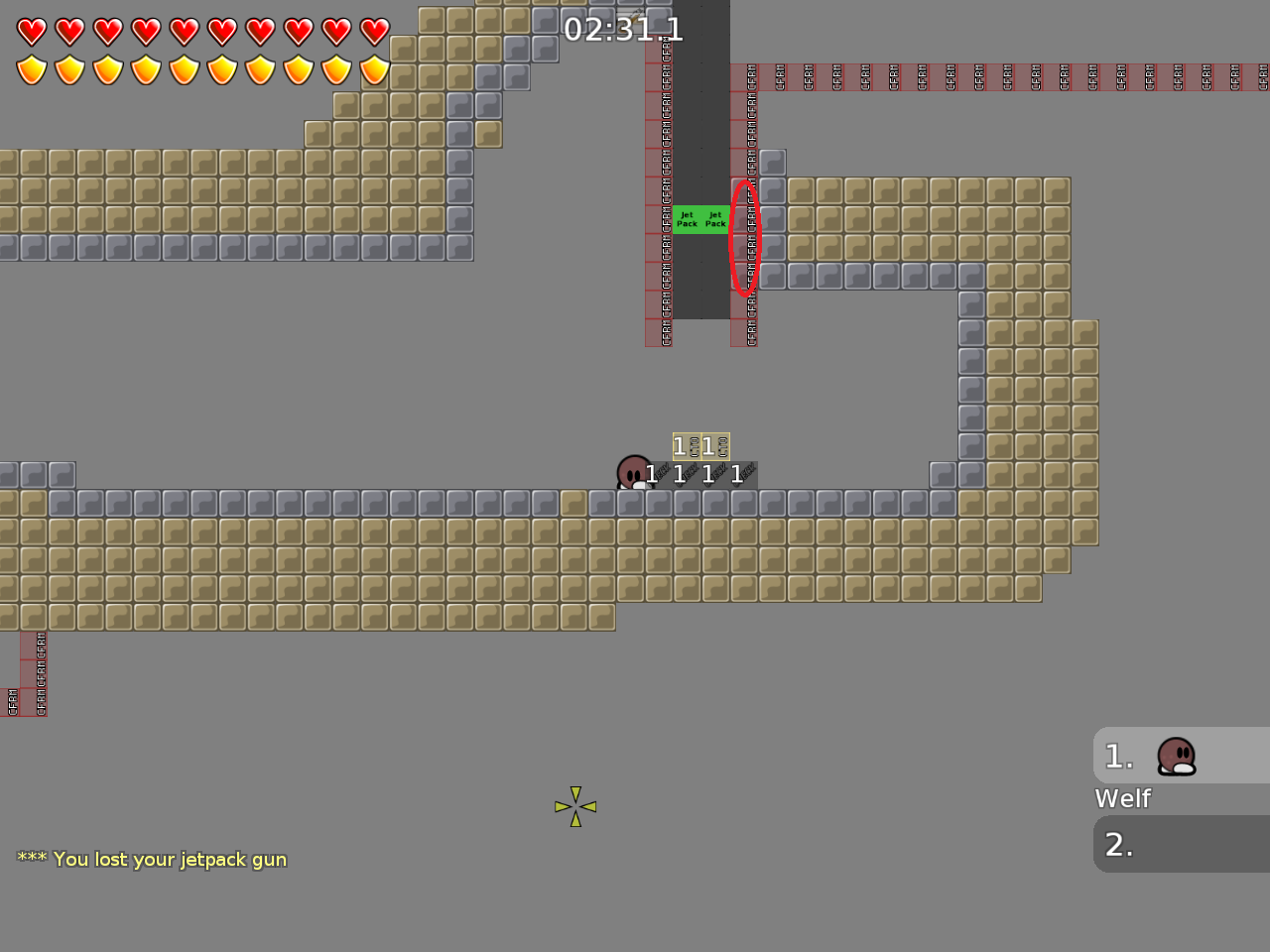1270x952 pixels.
Task: Click the yellow crosshair marker
Action: click(575, 806)
